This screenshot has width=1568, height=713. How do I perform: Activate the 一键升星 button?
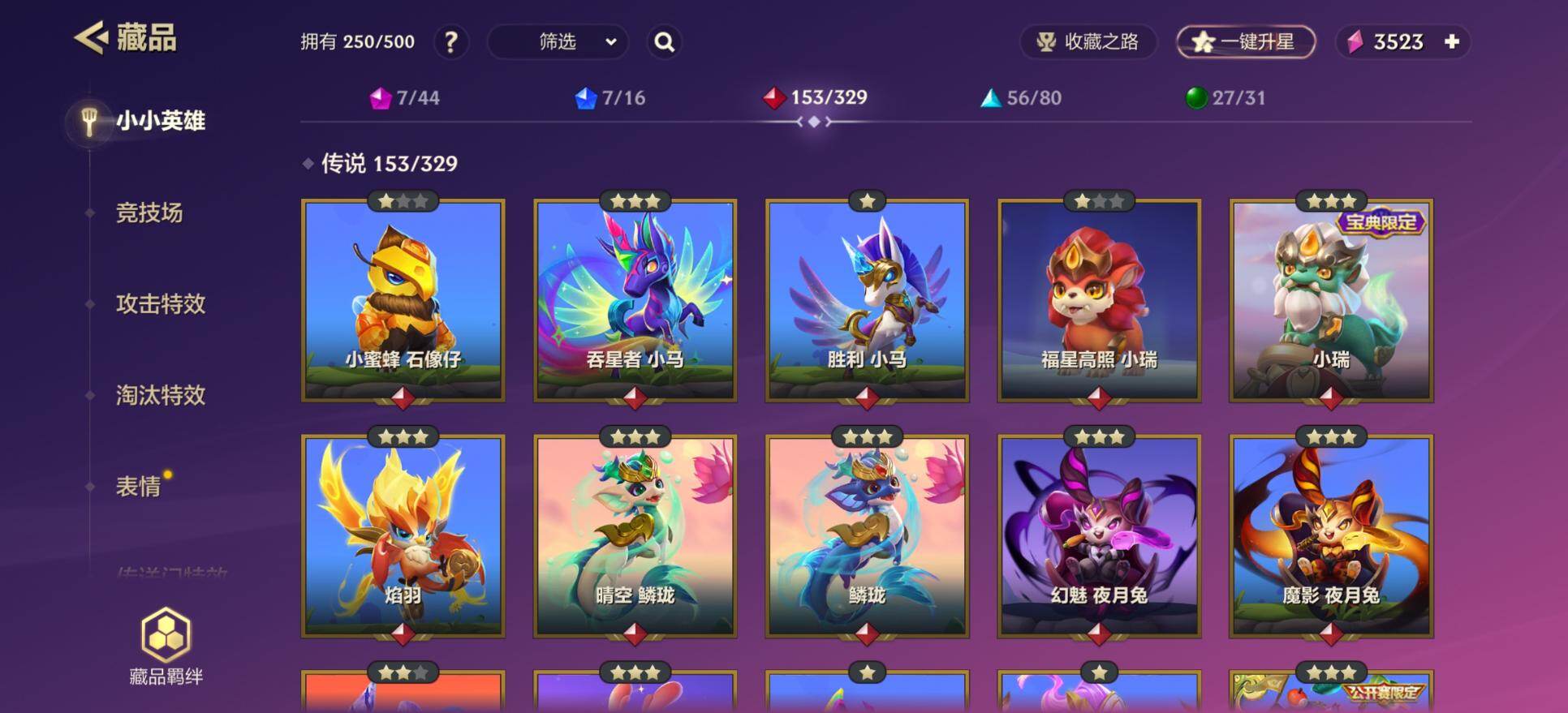tap(1246, 42)
